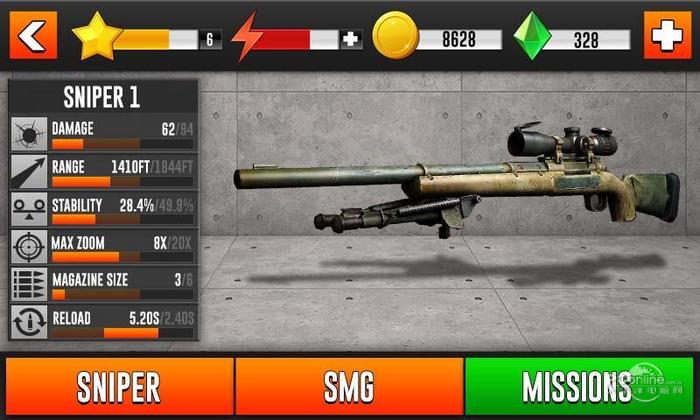Viewport: 700px width, 420px height.
Task: Select the Reload stat row
Action: tap(104, 323)
